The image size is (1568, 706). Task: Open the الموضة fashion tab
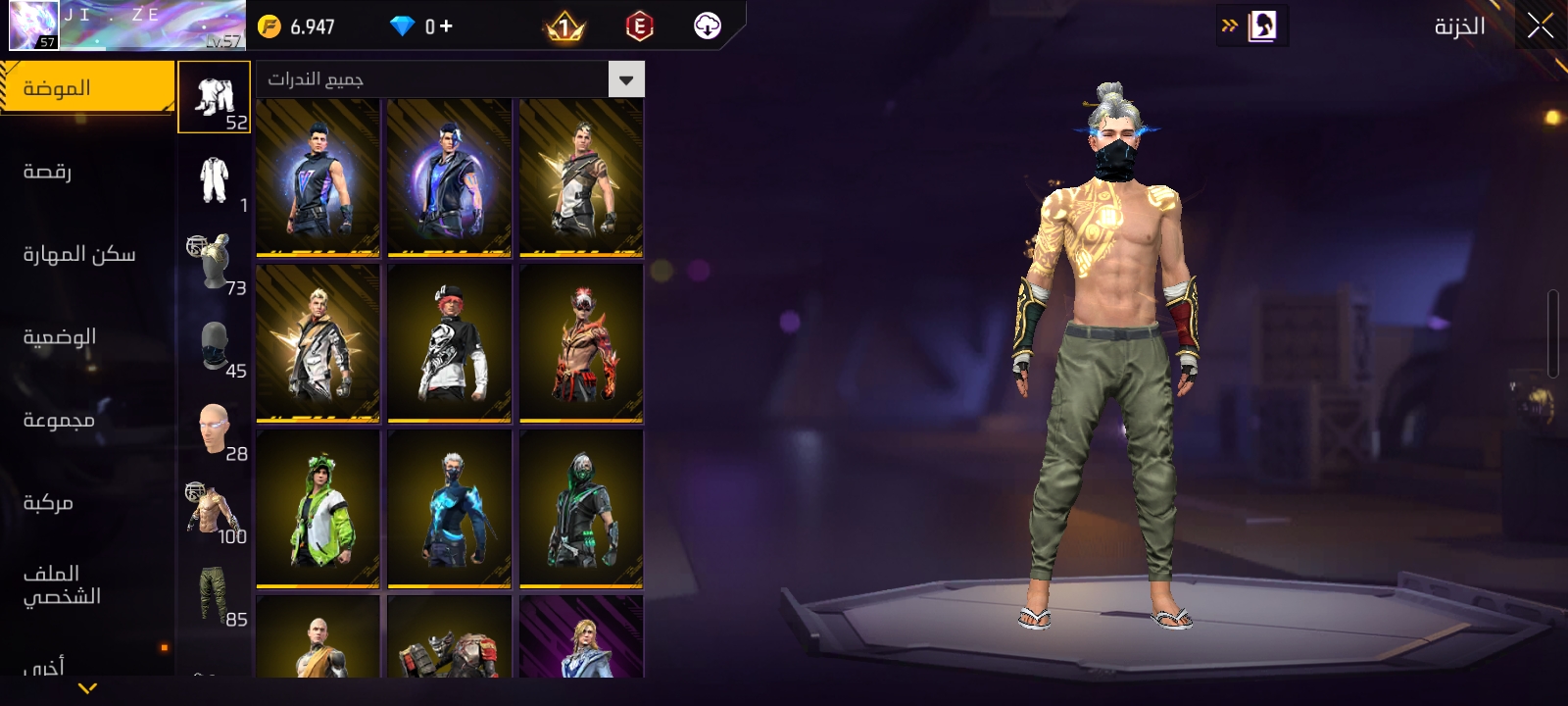[x=86, y=88]
